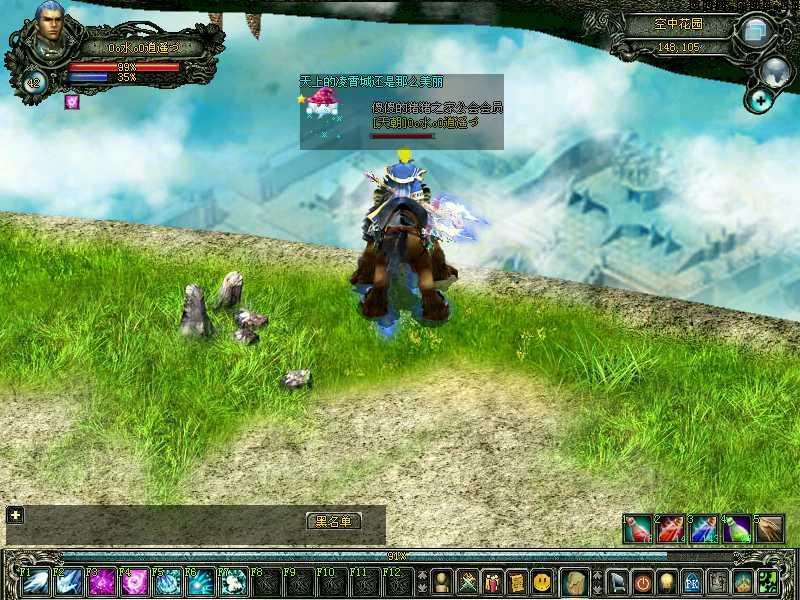Open the scroll quest icon
The height and width of the screenshot is (600, 800).
(516, 581)
